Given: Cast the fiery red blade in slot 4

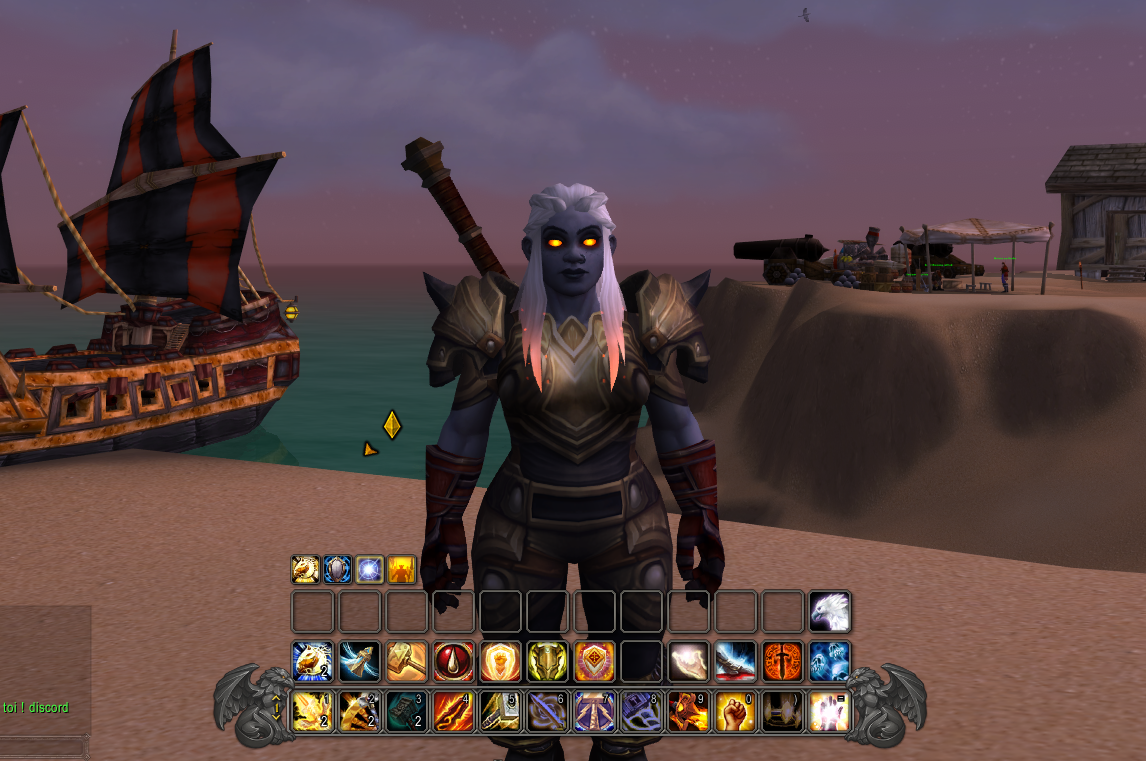Looking at the screenshot, I should [x=453, y=711].
